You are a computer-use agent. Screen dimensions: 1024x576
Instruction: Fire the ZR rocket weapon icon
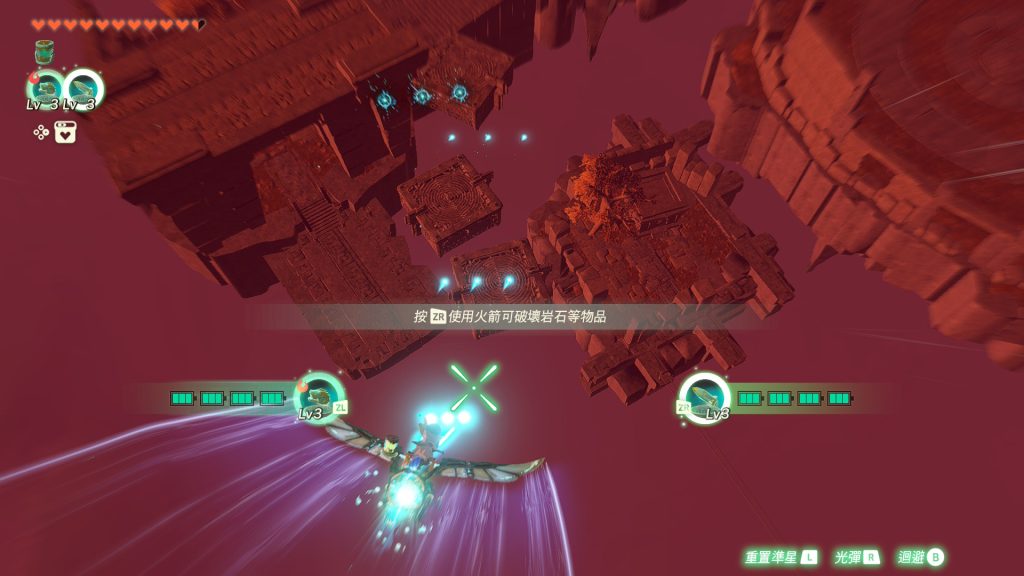(704, 396)
